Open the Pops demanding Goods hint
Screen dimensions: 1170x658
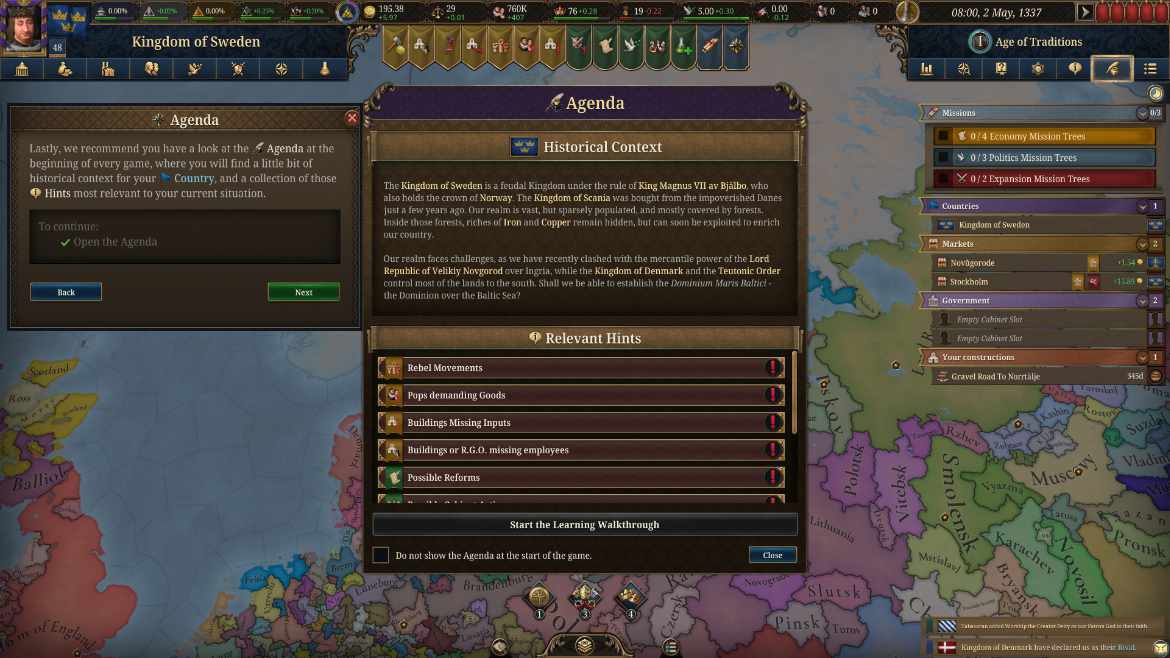581,395
